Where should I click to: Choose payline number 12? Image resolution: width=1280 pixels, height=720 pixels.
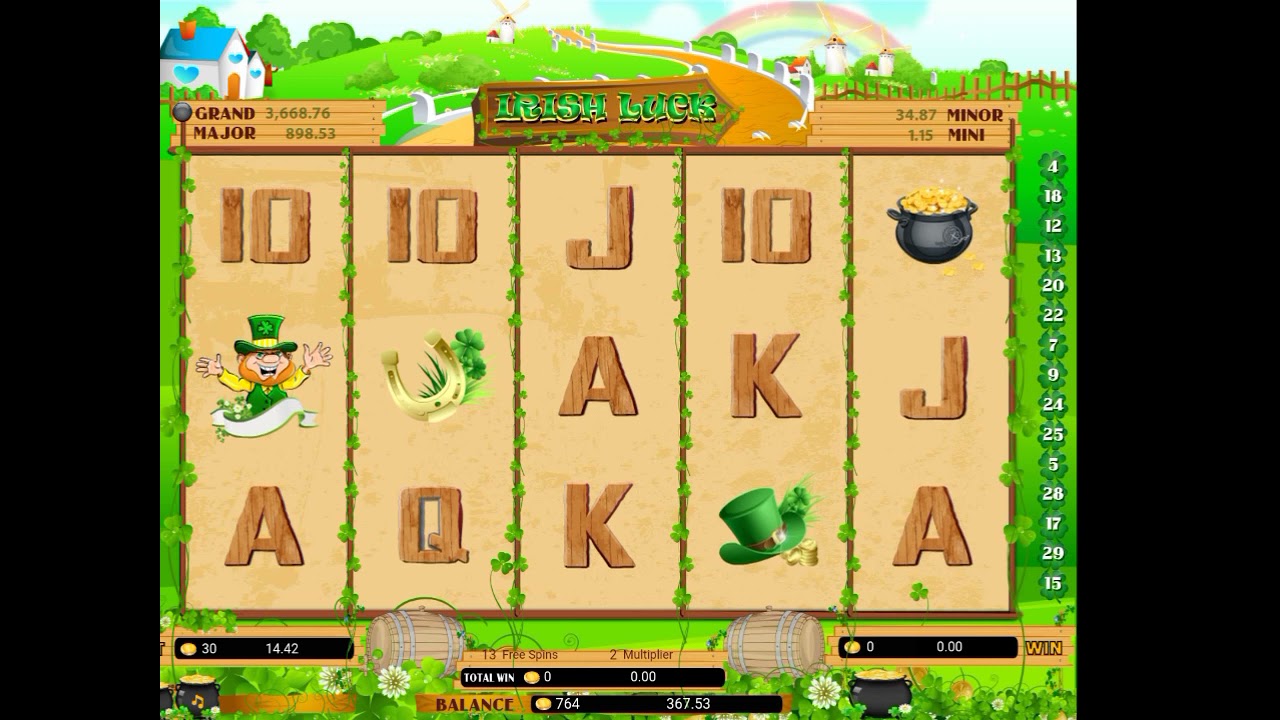pos(1052,226)
